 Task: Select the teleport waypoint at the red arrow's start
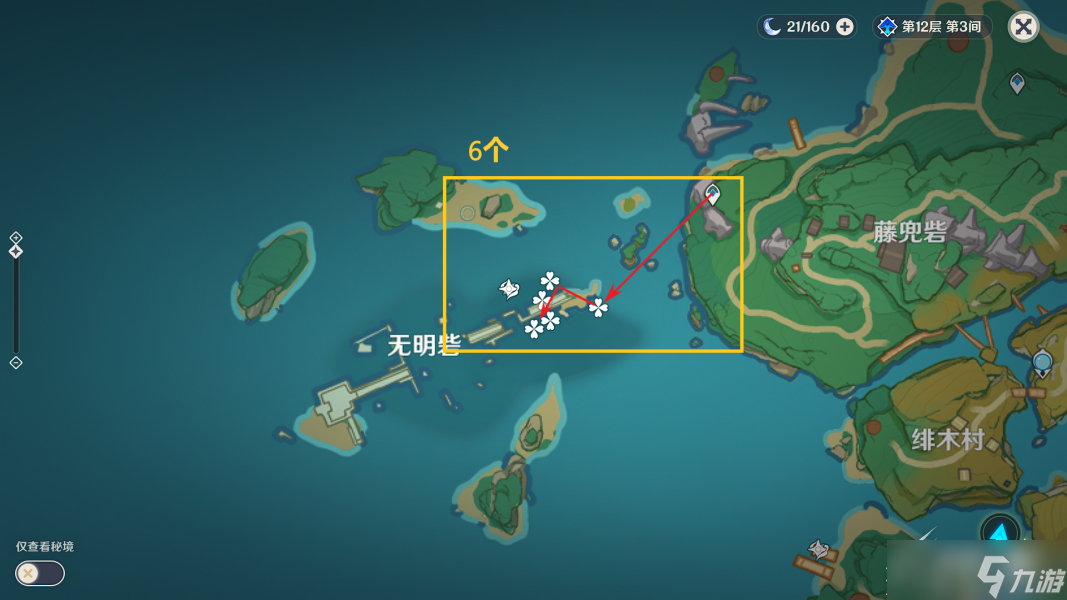pos(713,193)
